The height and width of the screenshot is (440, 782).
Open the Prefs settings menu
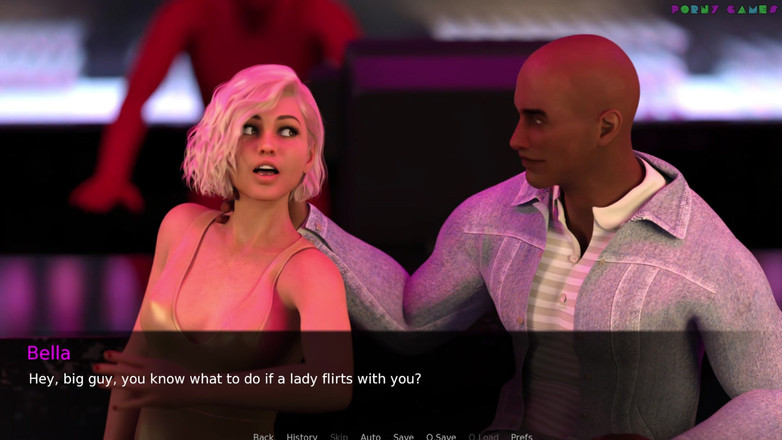pos(521,436)
